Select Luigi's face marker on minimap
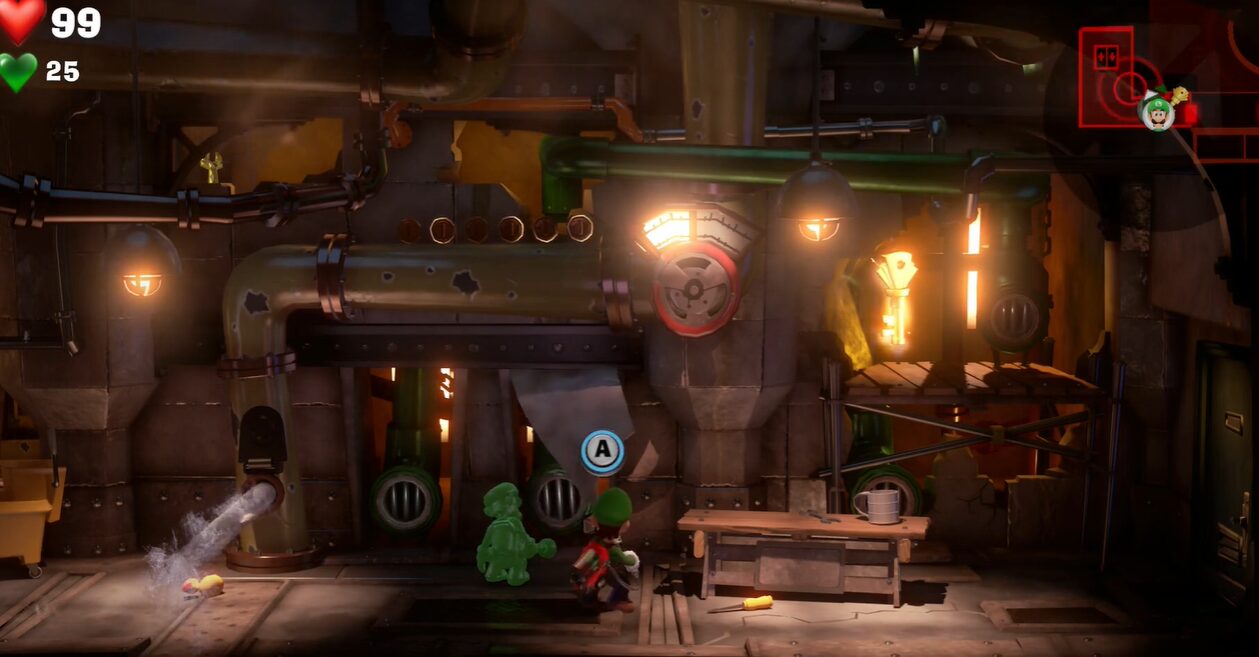The height and width of the screenshot is (657, 1259). click(1157, 112)
